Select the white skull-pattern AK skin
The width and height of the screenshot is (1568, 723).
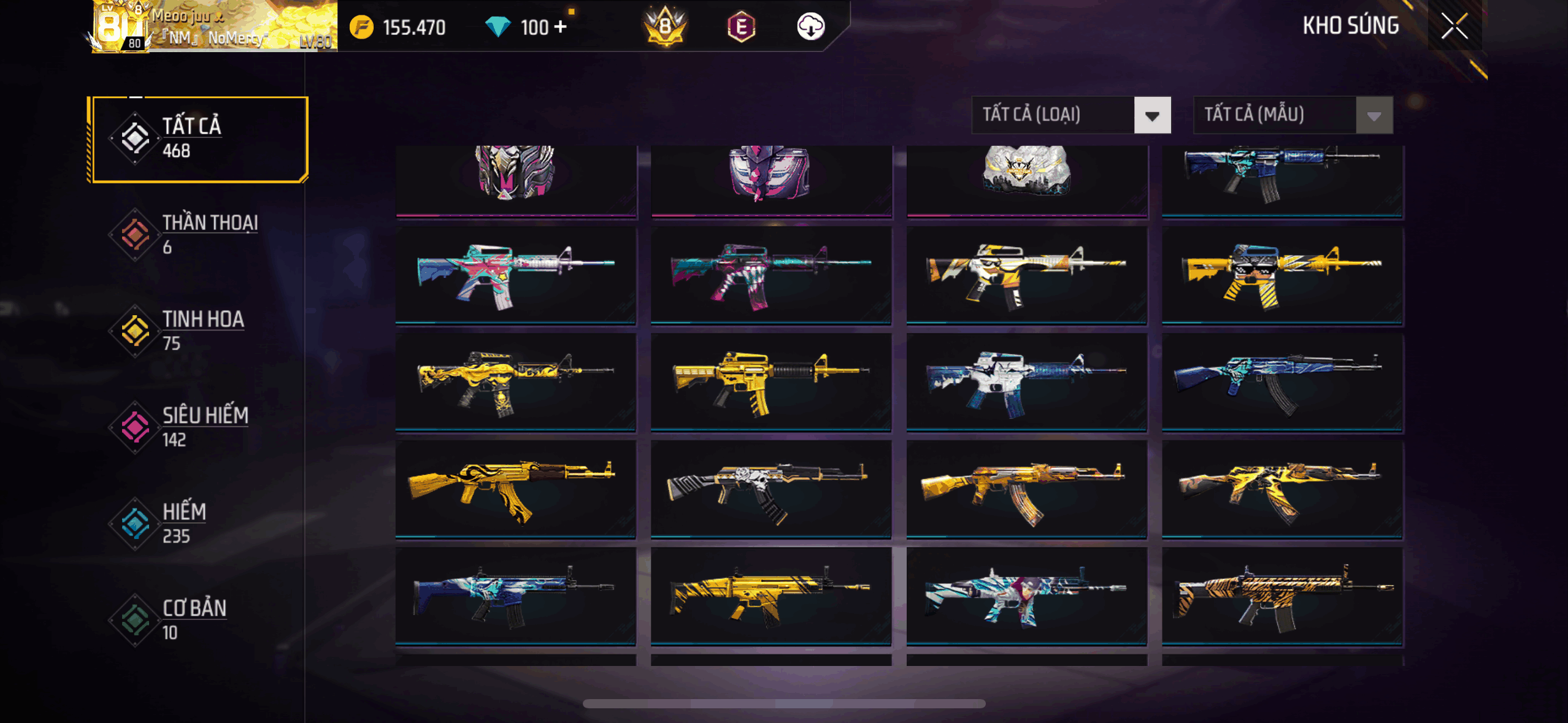pos(771,489)
